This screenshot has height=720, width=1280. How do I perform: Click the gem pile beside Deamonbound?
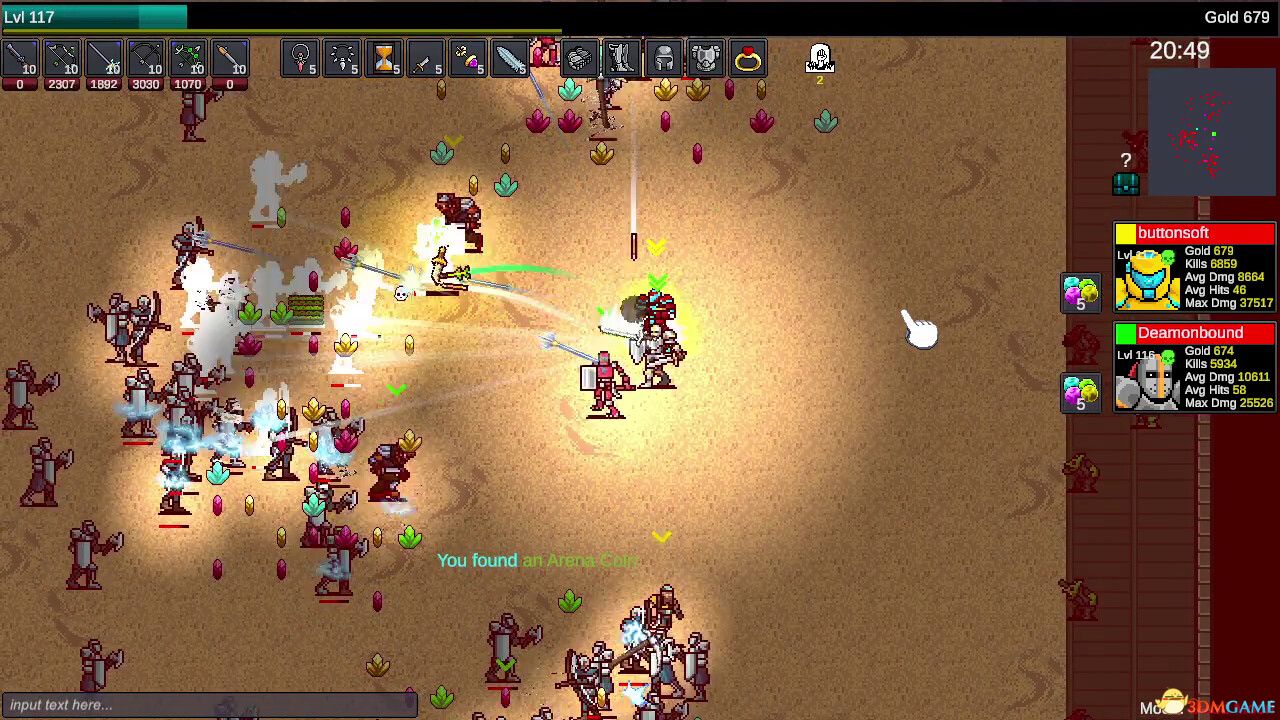[1080, 392]
